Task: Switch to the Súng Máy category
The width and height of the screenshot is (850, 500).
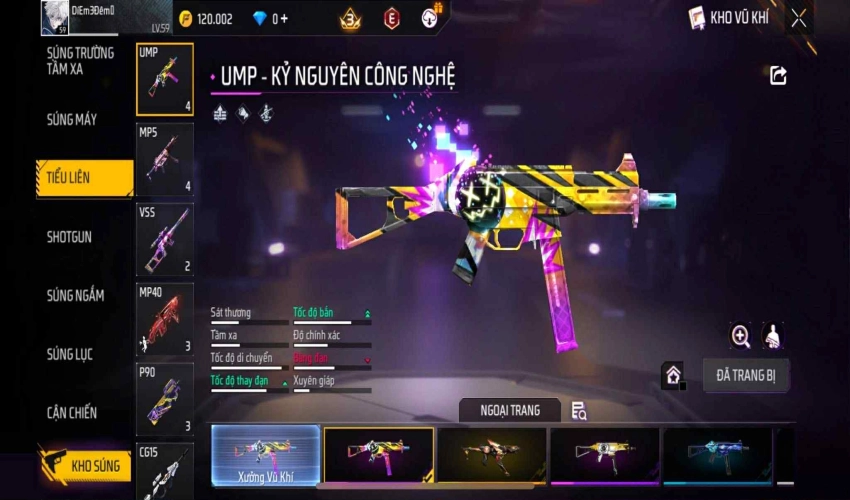Action: [x=72, y=120]
